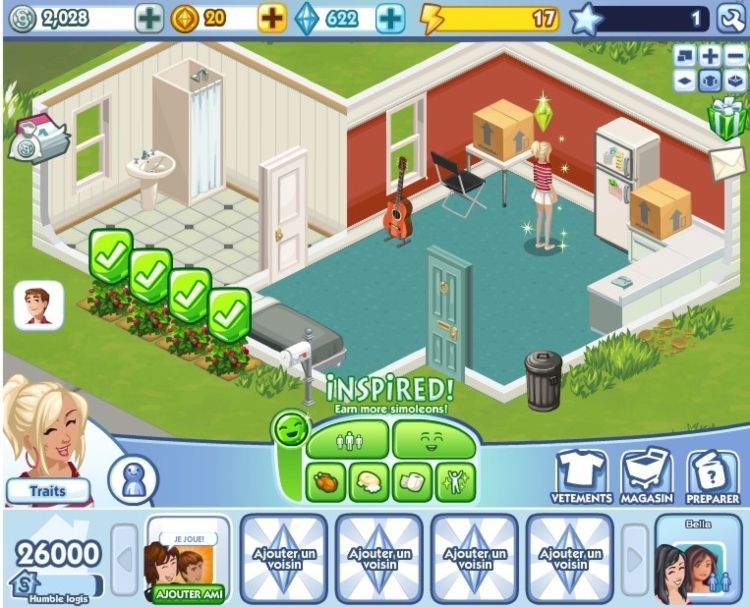The width and height of the screenshot is (750, 608).
Task: Open the green gift box
Action: (727, 119)
